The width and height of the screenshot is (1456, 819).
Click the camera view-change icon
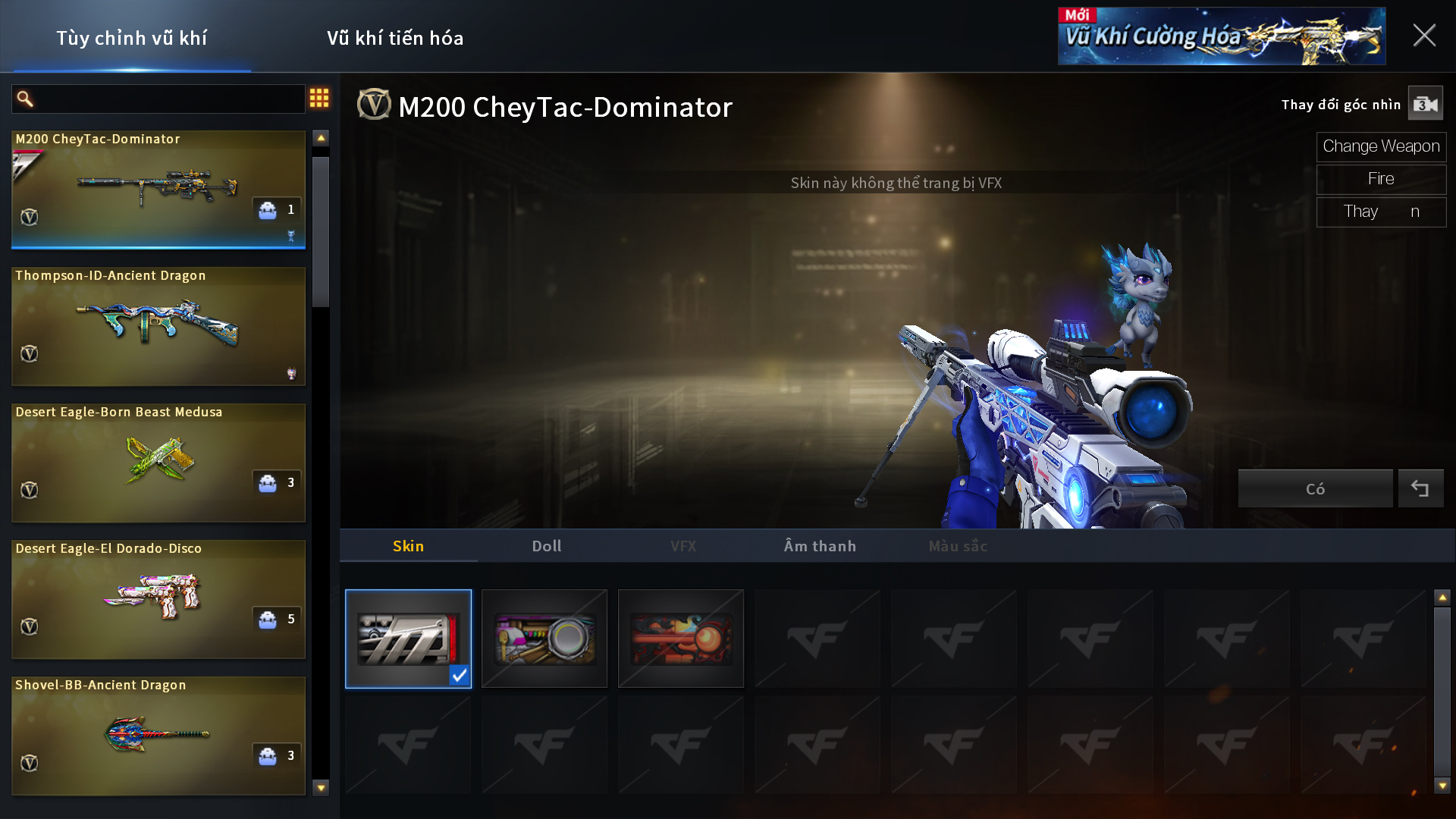[1425, 104]
